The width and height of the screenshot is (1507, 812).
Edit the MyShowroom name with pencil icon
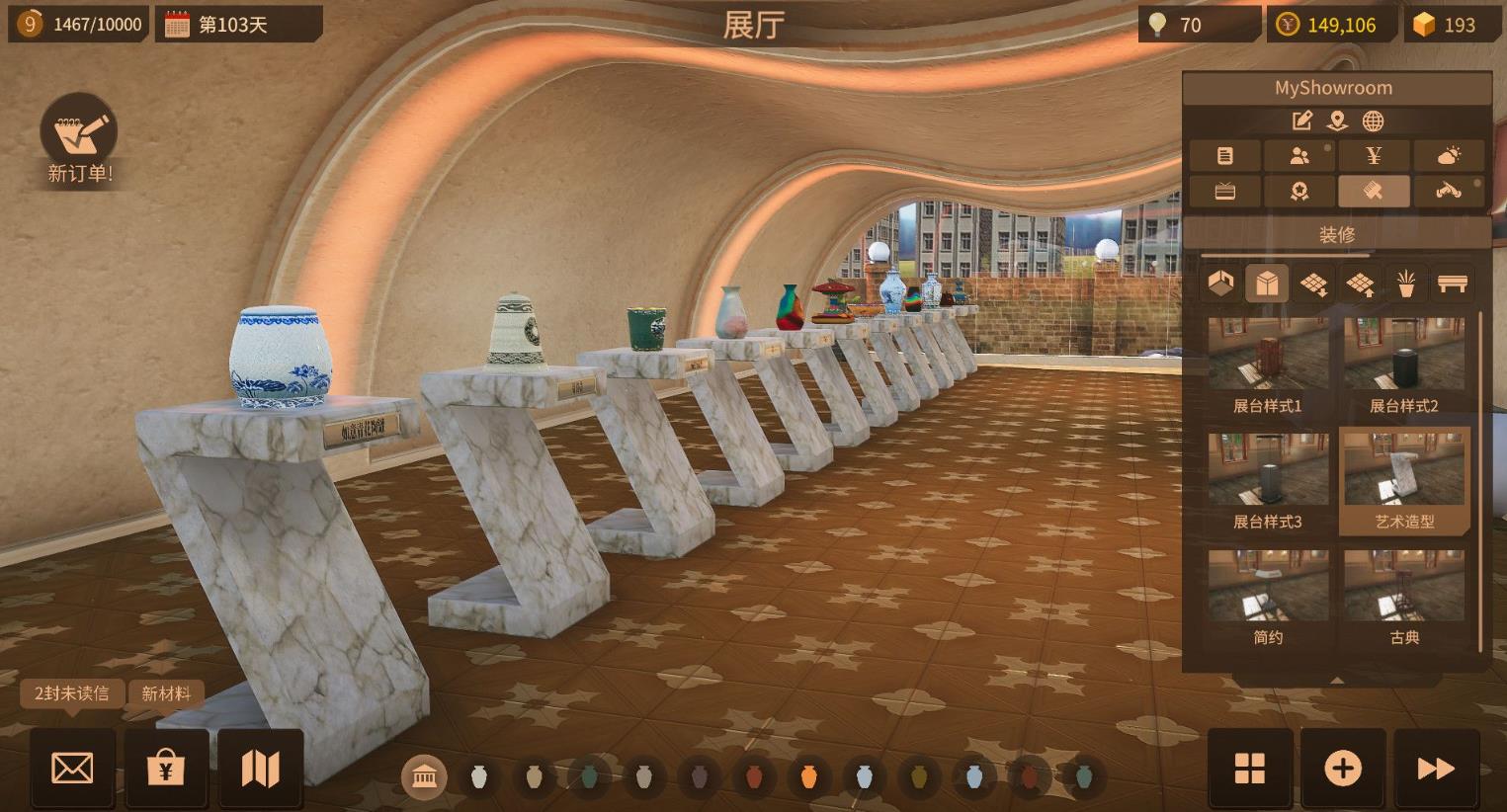point(1301,122)
